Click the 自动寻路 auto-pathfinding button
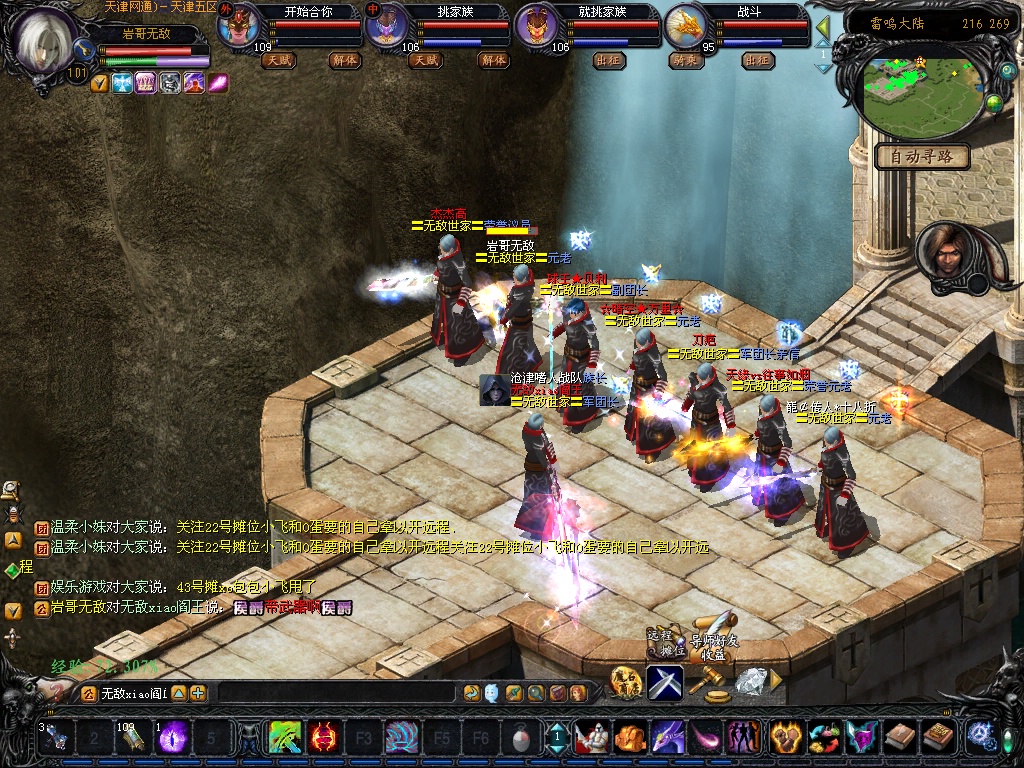1024x768 pixels. click(x=922, y=156)
